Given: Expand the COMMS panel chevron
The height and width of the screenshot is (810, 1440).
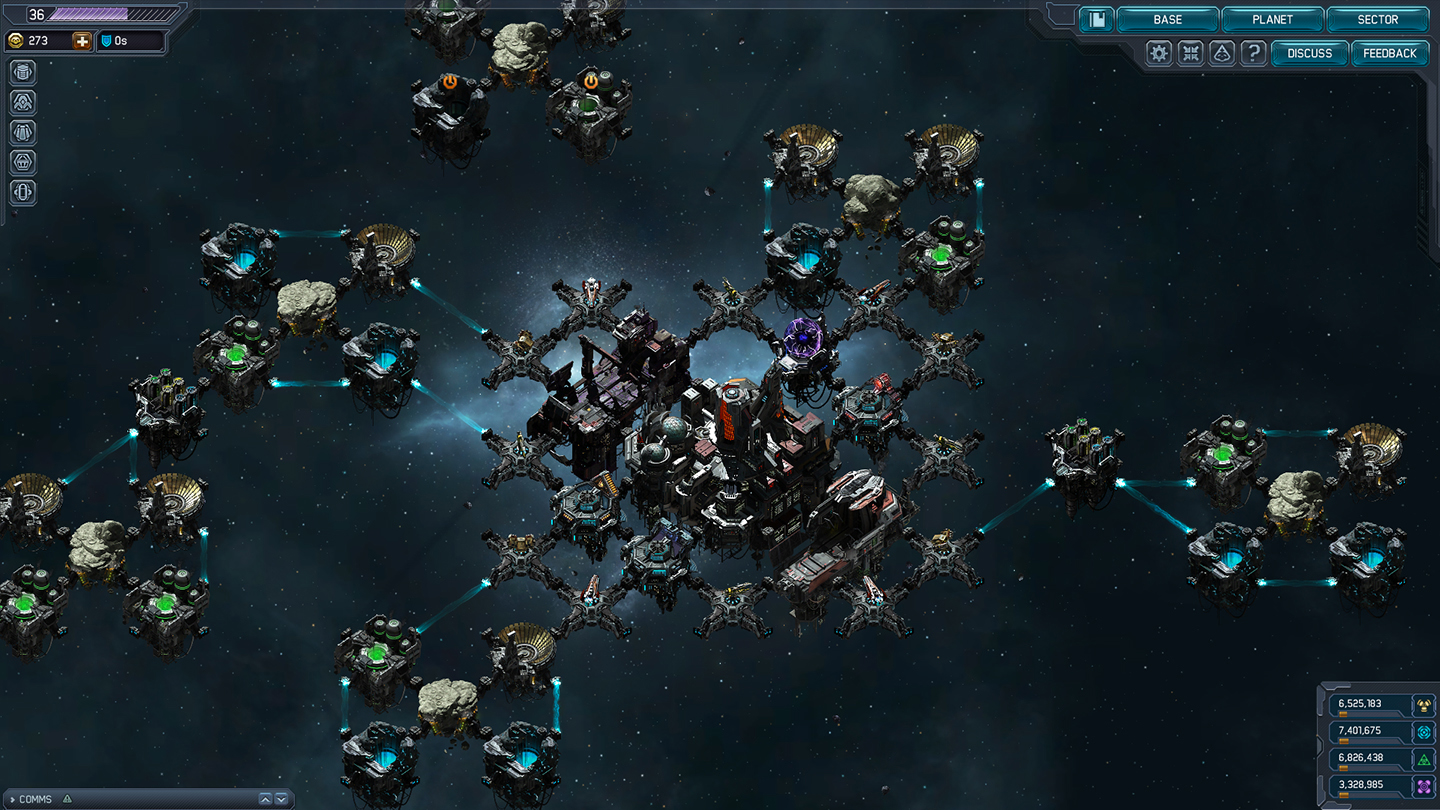Looking at the screenshot, I should (266, 799).
